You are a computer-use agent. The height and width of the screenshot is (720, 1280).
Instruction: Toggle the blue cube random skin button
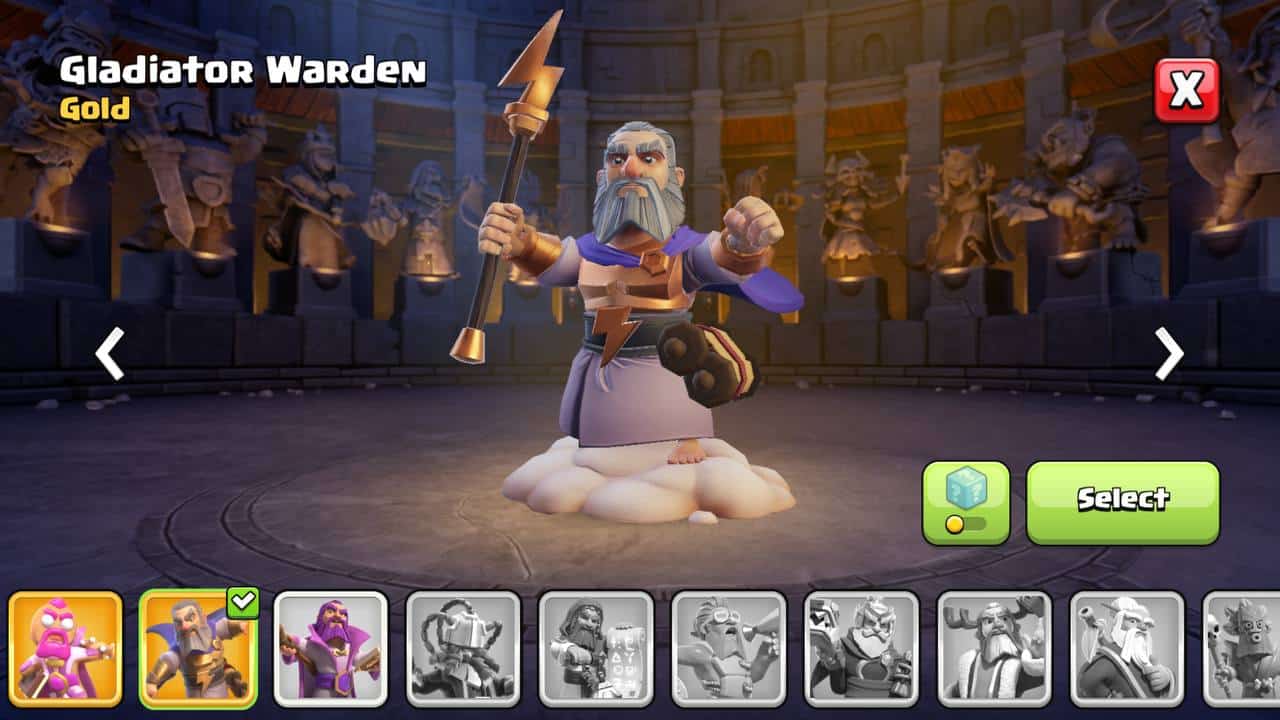965,502
